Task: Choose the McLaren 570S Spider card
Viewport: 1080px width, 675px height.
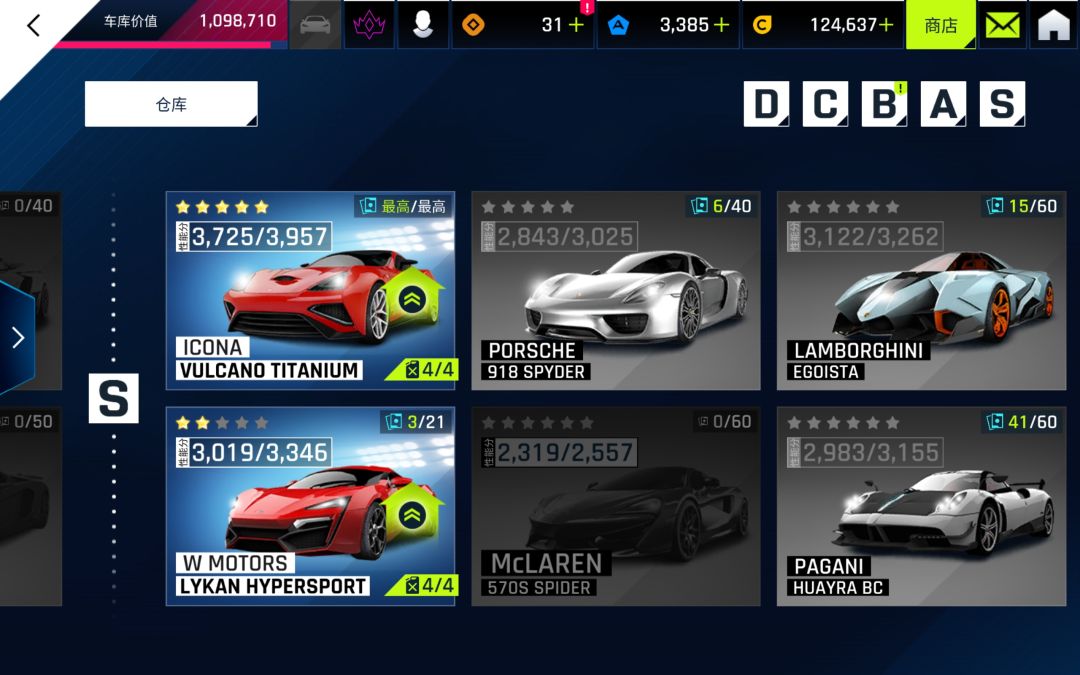Action: 615,505
